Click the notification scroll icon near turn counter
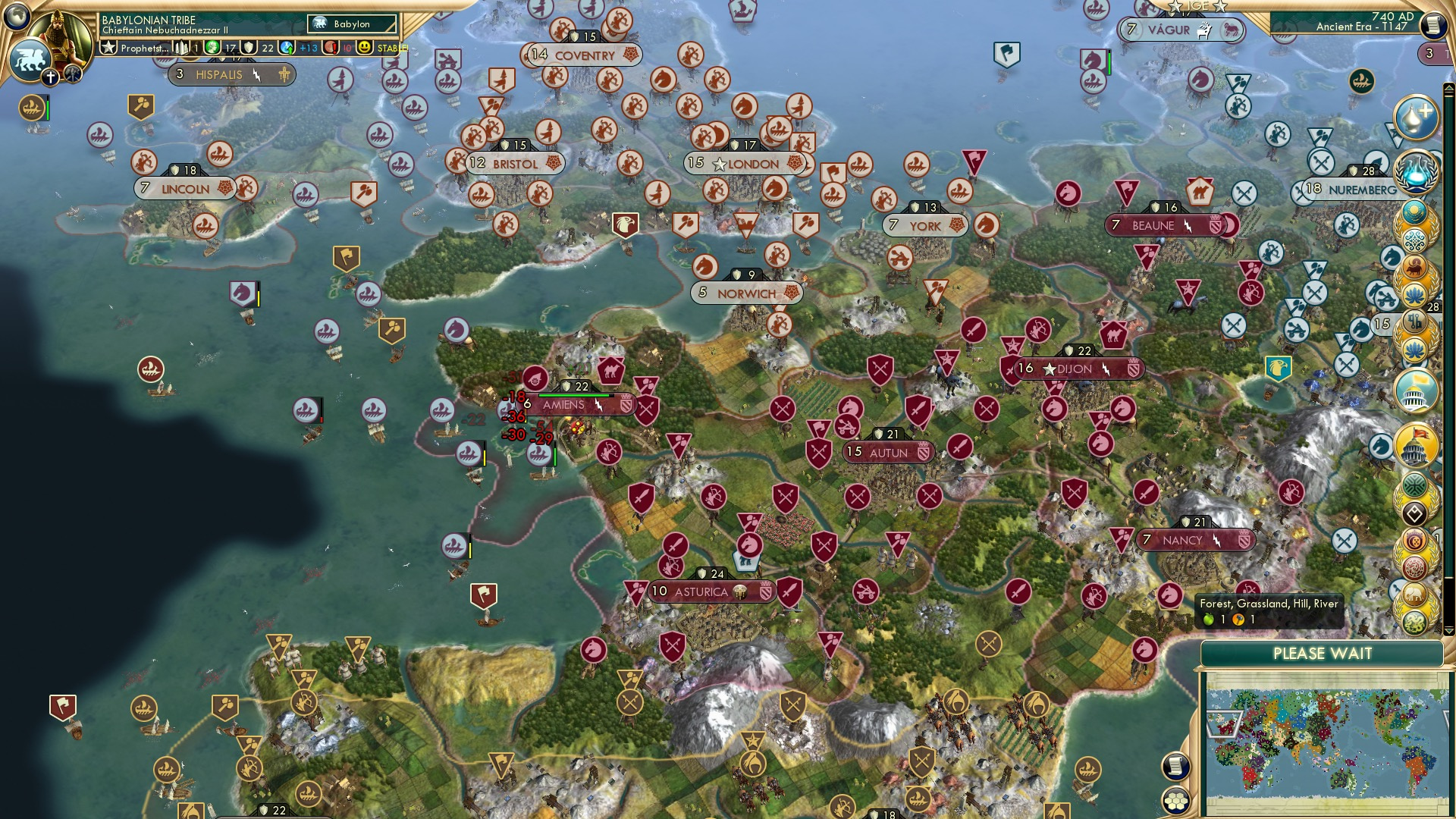 pyautogui.click(x=1432, y=27)
